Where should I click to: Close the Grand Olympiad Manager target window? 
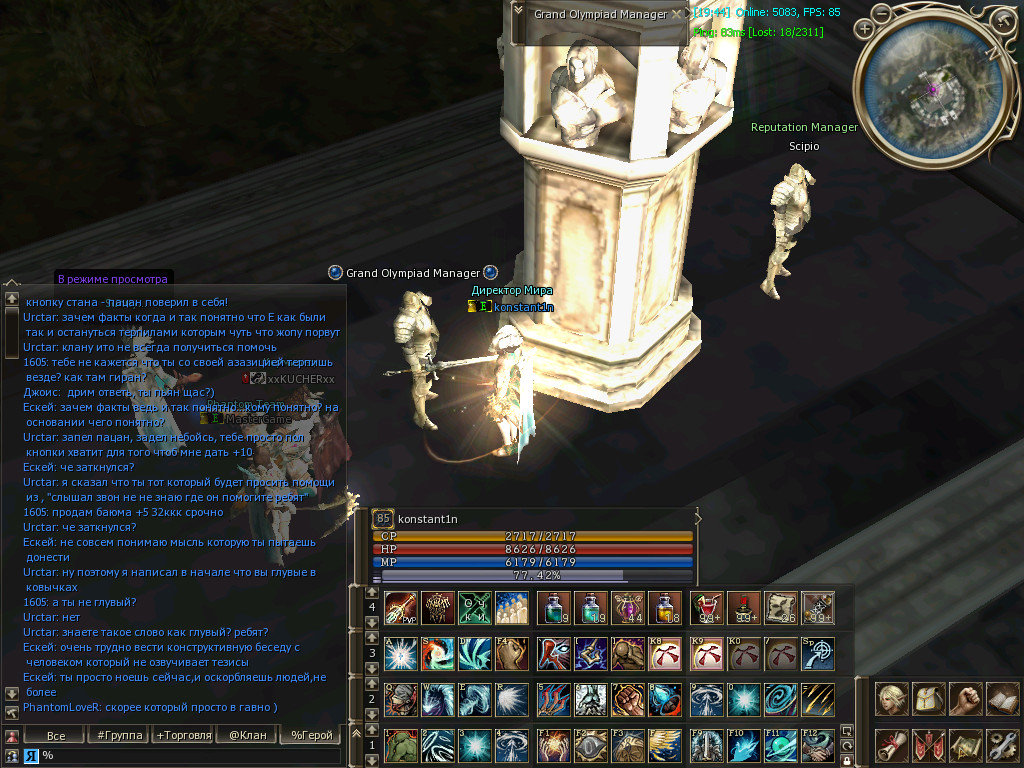click(677, 14)
